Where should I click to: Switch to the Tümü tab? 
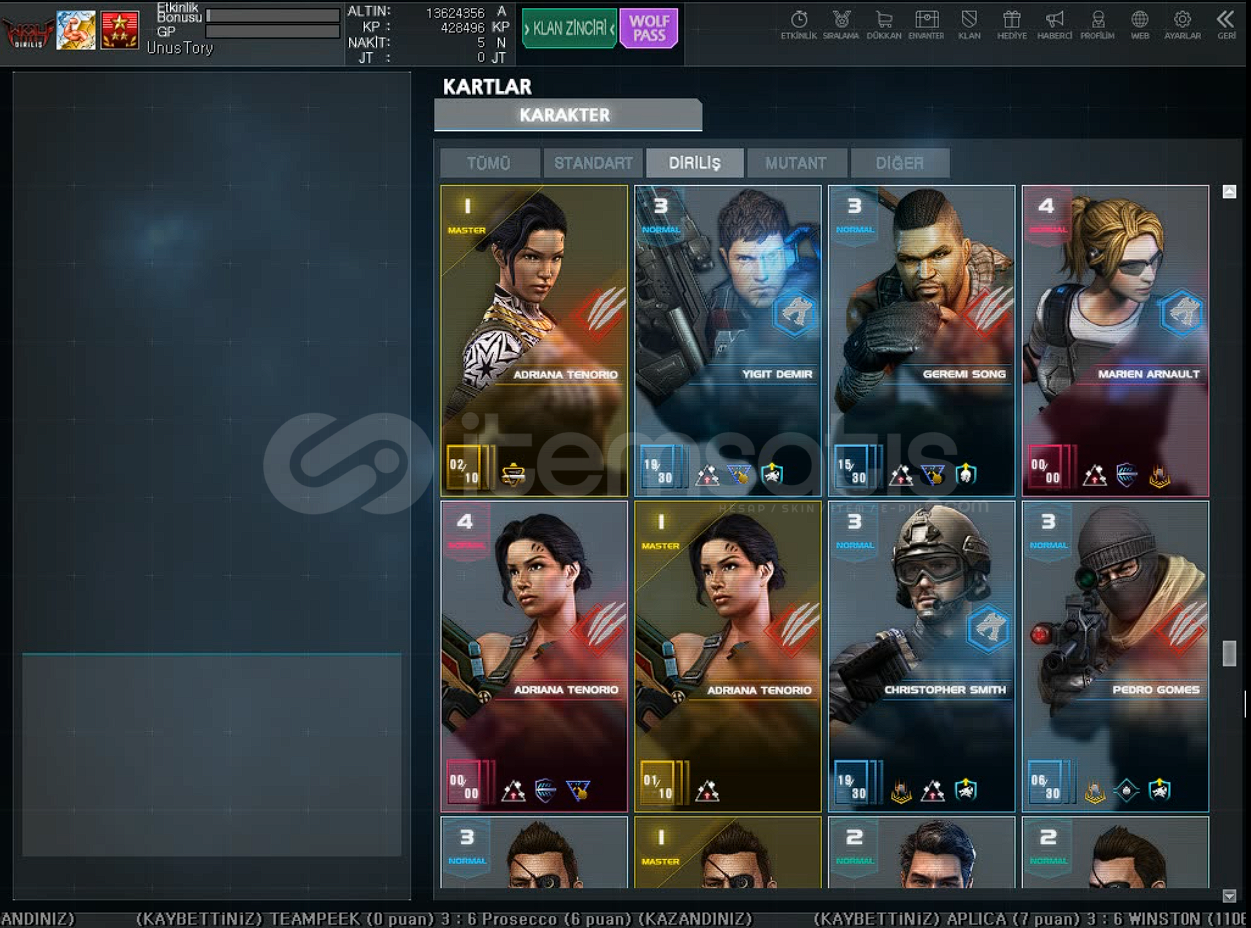(489, 163)
